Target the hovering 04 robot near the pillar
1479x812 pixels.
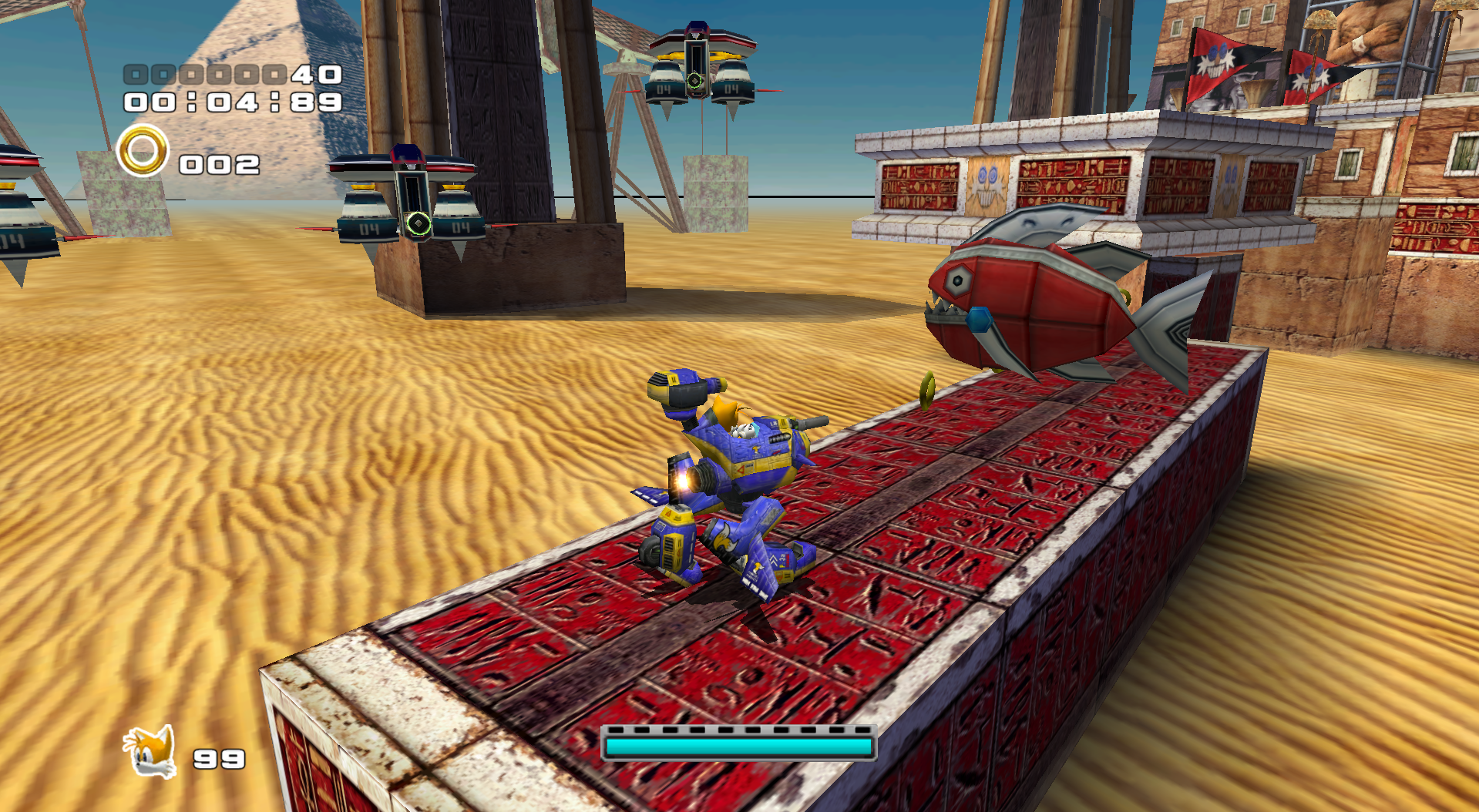point(408,193)
